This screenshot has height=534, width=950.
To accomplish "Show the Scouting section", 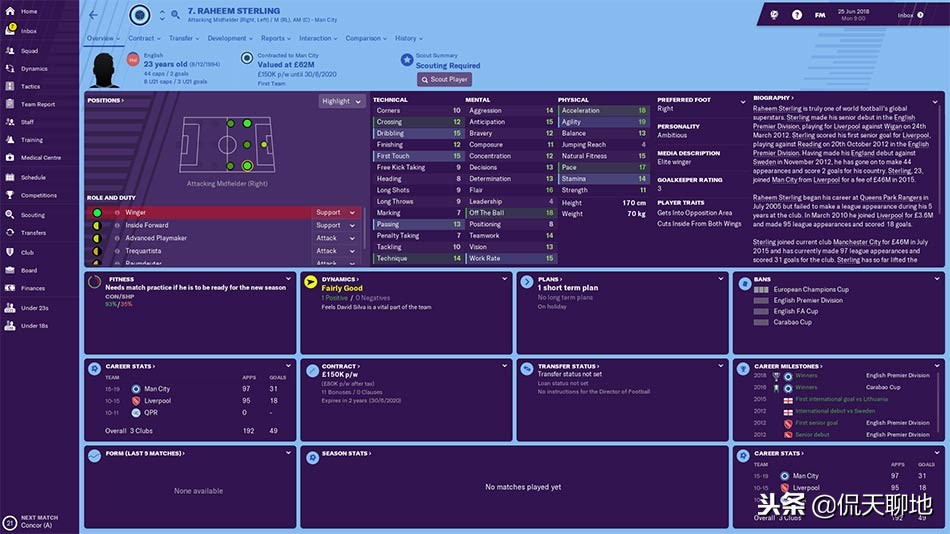I will (32, 215).
